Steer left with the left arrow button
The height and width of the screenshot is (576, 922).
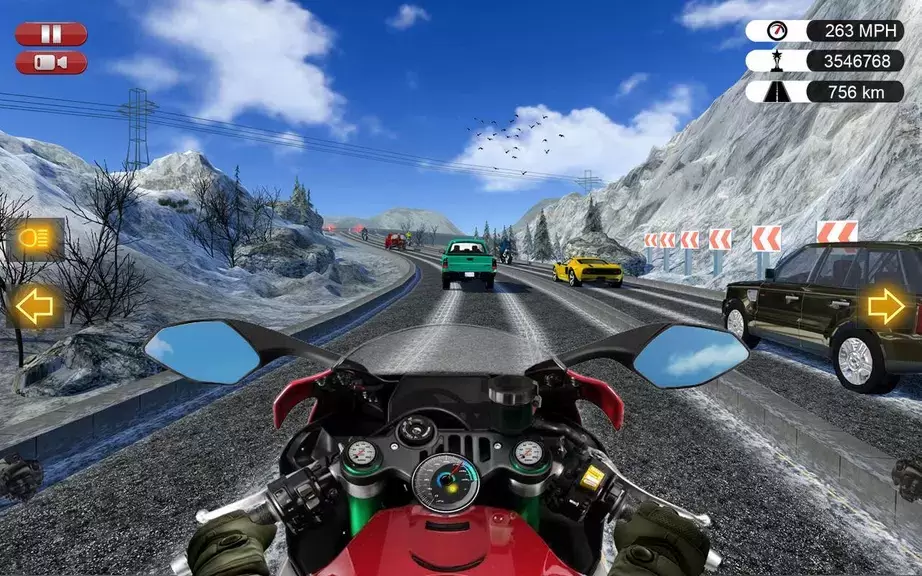pos(36,307)
